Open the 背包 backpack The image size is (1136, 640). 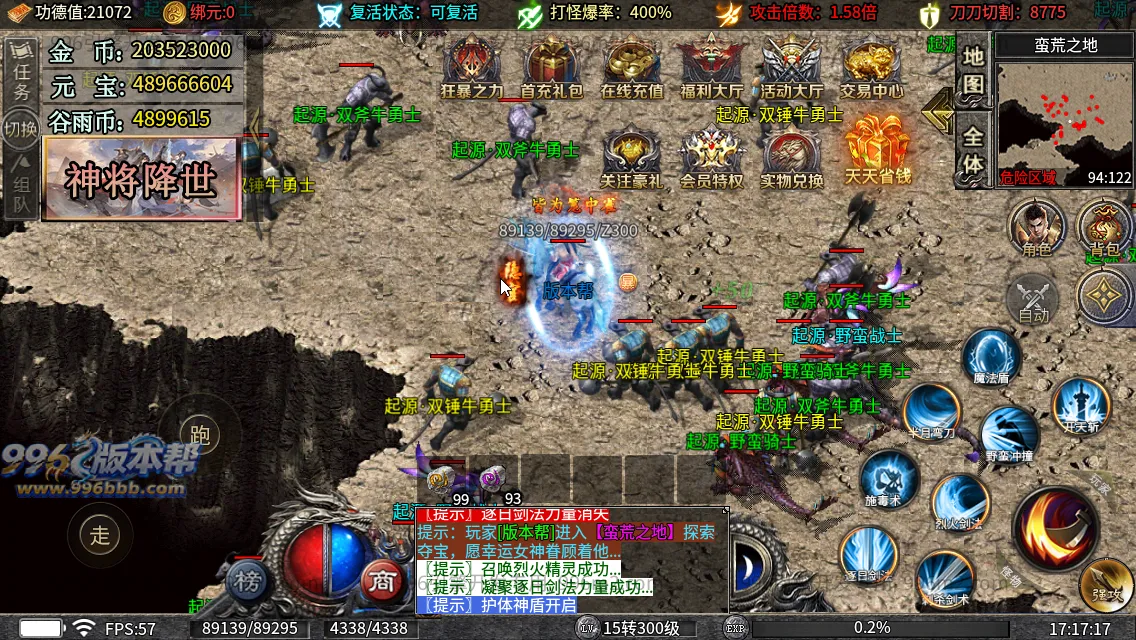pos(1105,227)
